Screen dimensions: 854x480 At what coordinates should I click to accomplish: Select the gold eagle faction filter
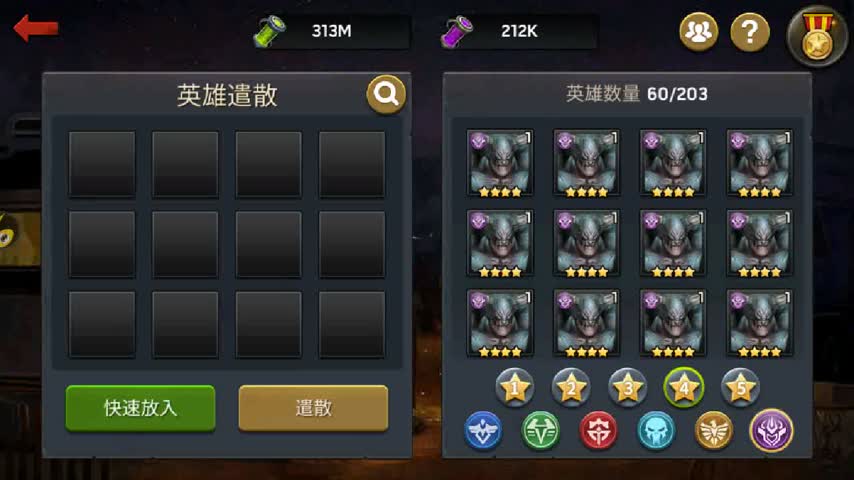714,431
